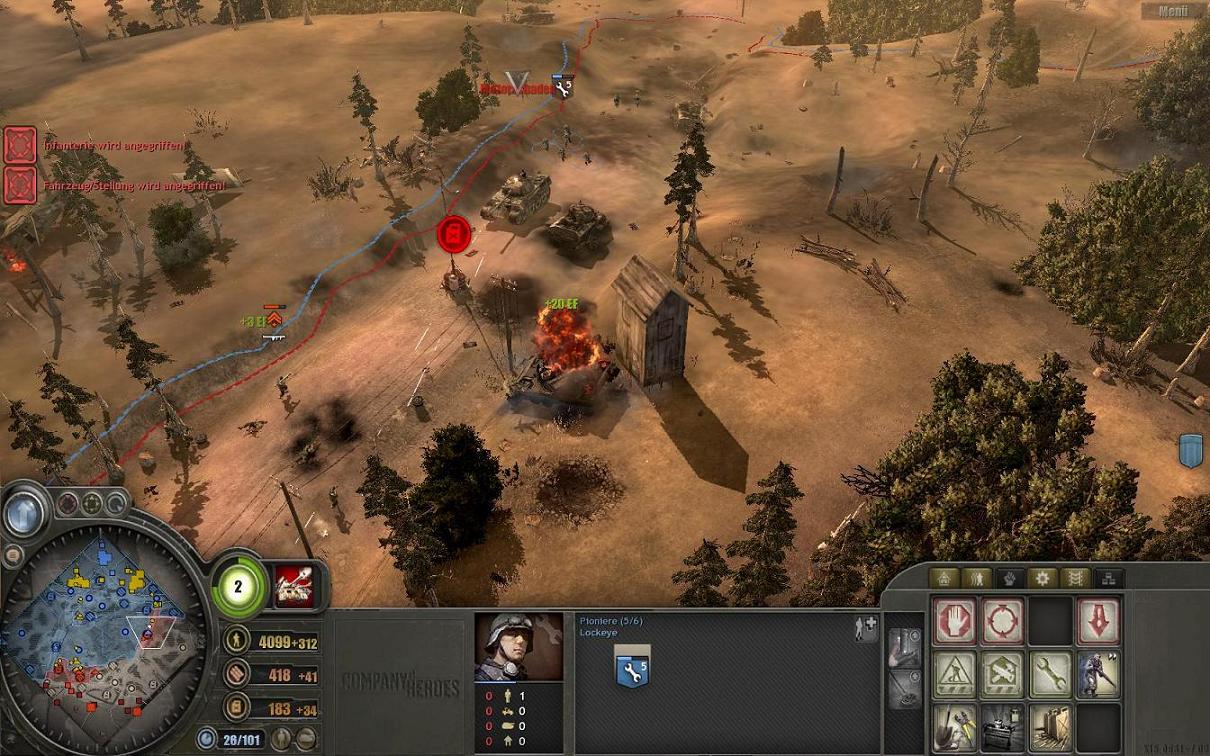
Task: Reinforce the squad with the soldier-plus icon
Action: (866, 627)
